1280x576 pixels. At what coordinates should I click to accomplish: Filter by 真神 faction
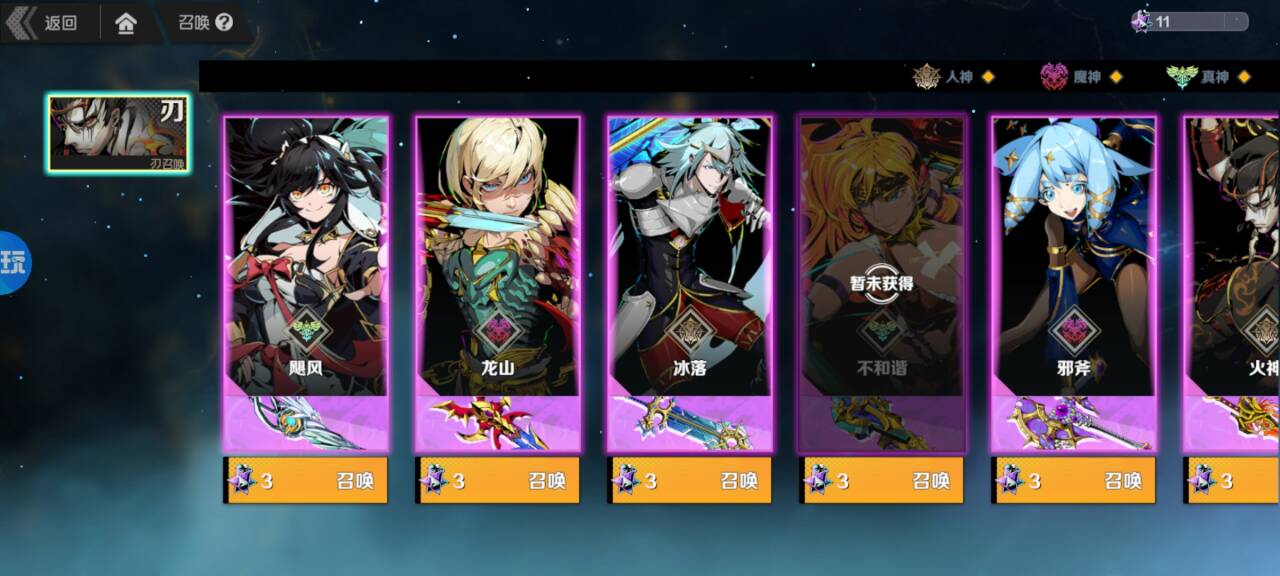(x=1209, y=77)
